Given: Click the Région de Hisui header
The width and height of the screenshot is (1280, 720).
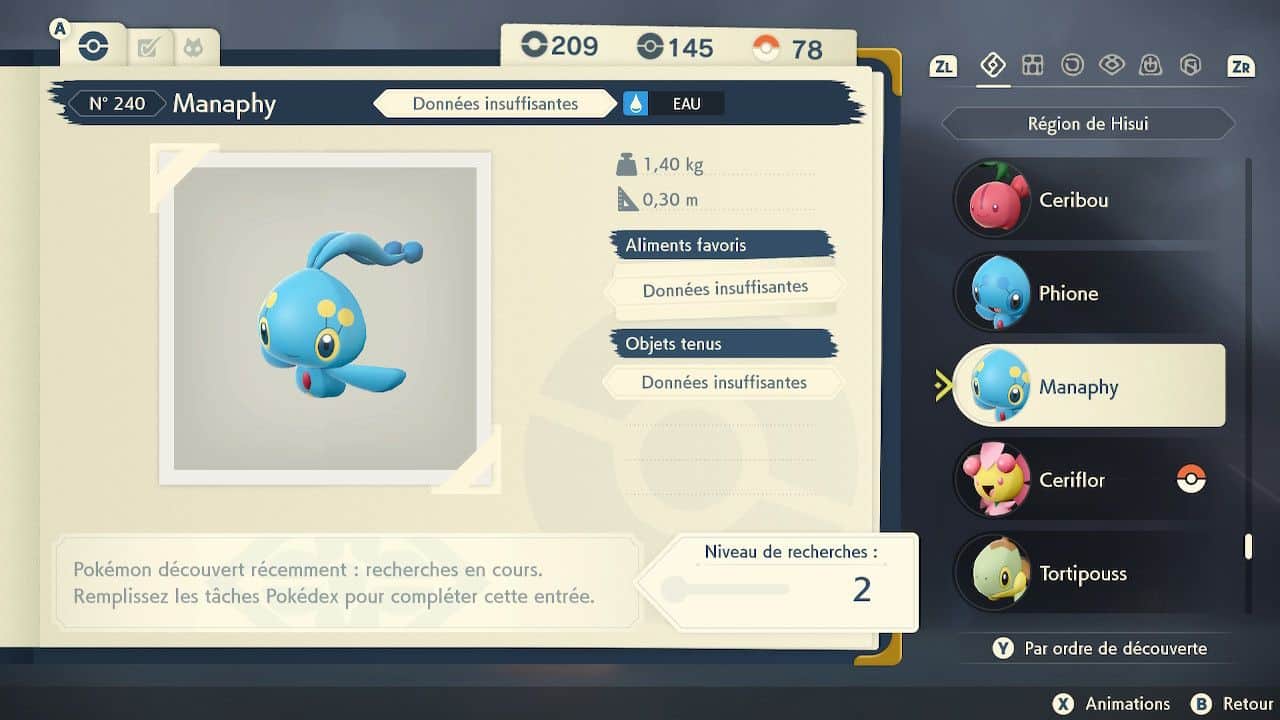Looking at the screenshot, I should pos(1088,124).
